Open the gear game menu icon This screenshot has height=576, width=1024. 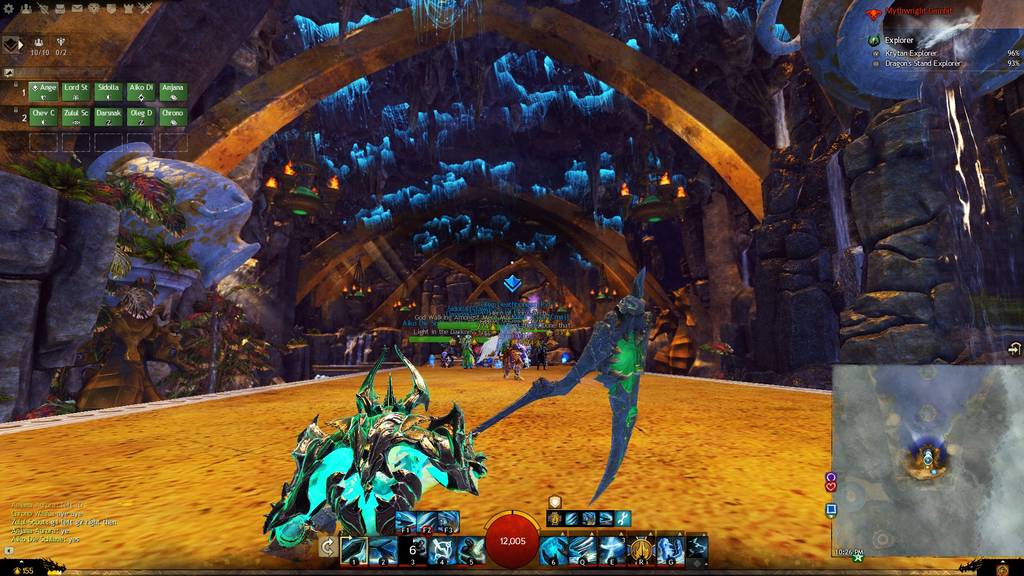[x=7, y=8]
